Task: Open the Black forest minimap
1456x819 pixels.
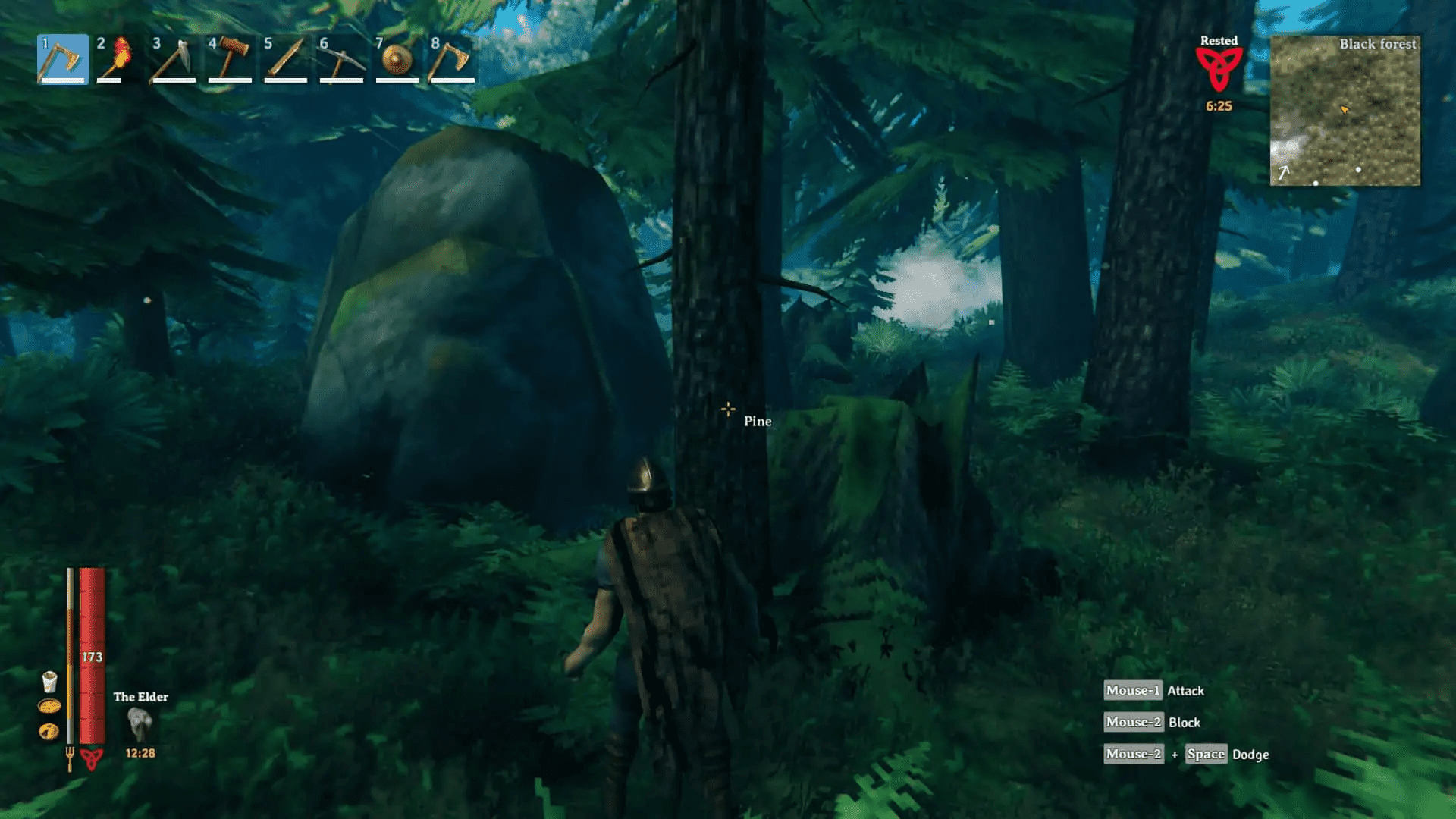Action: click(x=1345, y=111)
